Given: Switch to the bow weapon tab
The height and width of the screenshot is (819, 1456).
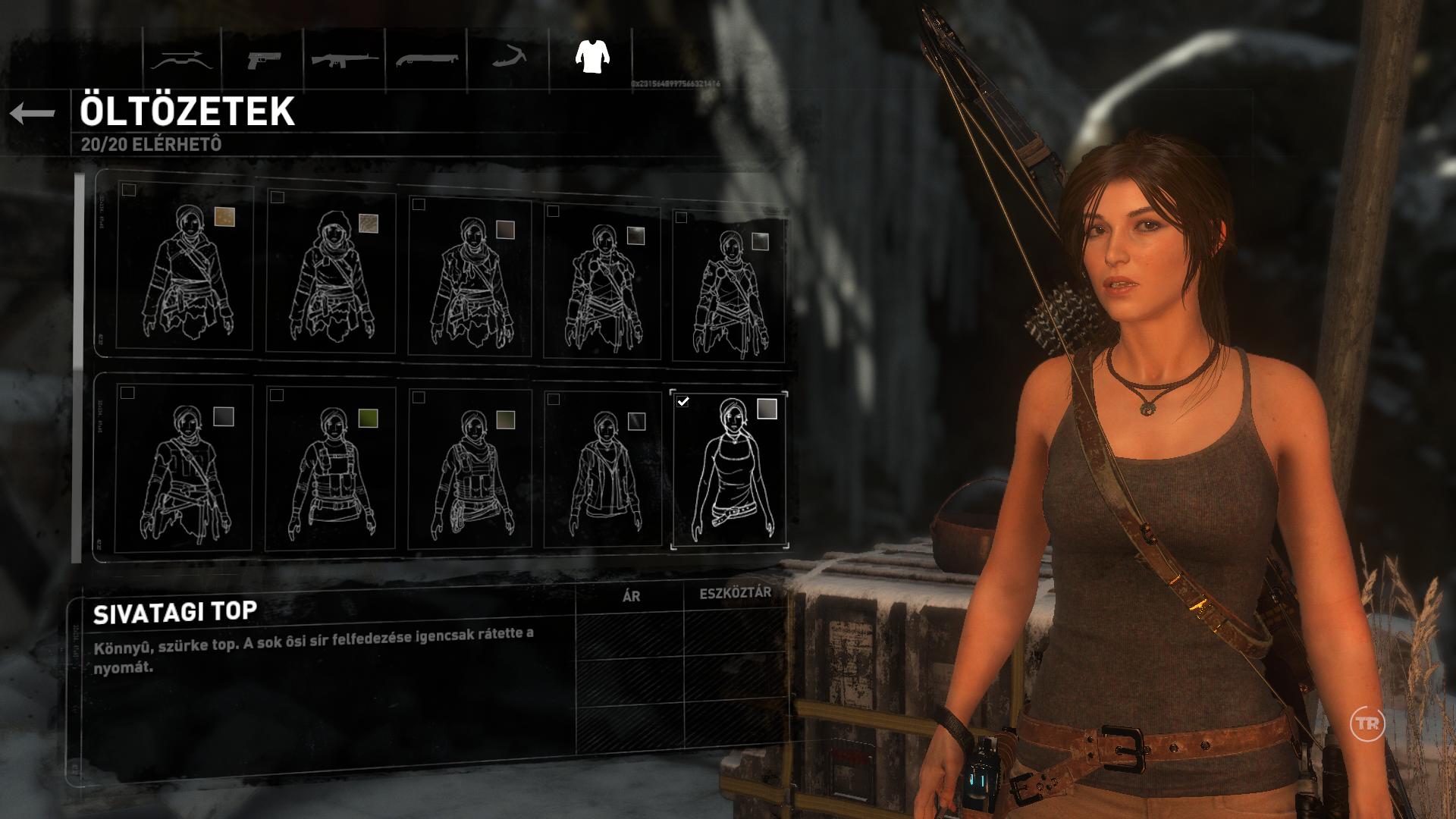Looking at the screenshot, I should point(181,59).
